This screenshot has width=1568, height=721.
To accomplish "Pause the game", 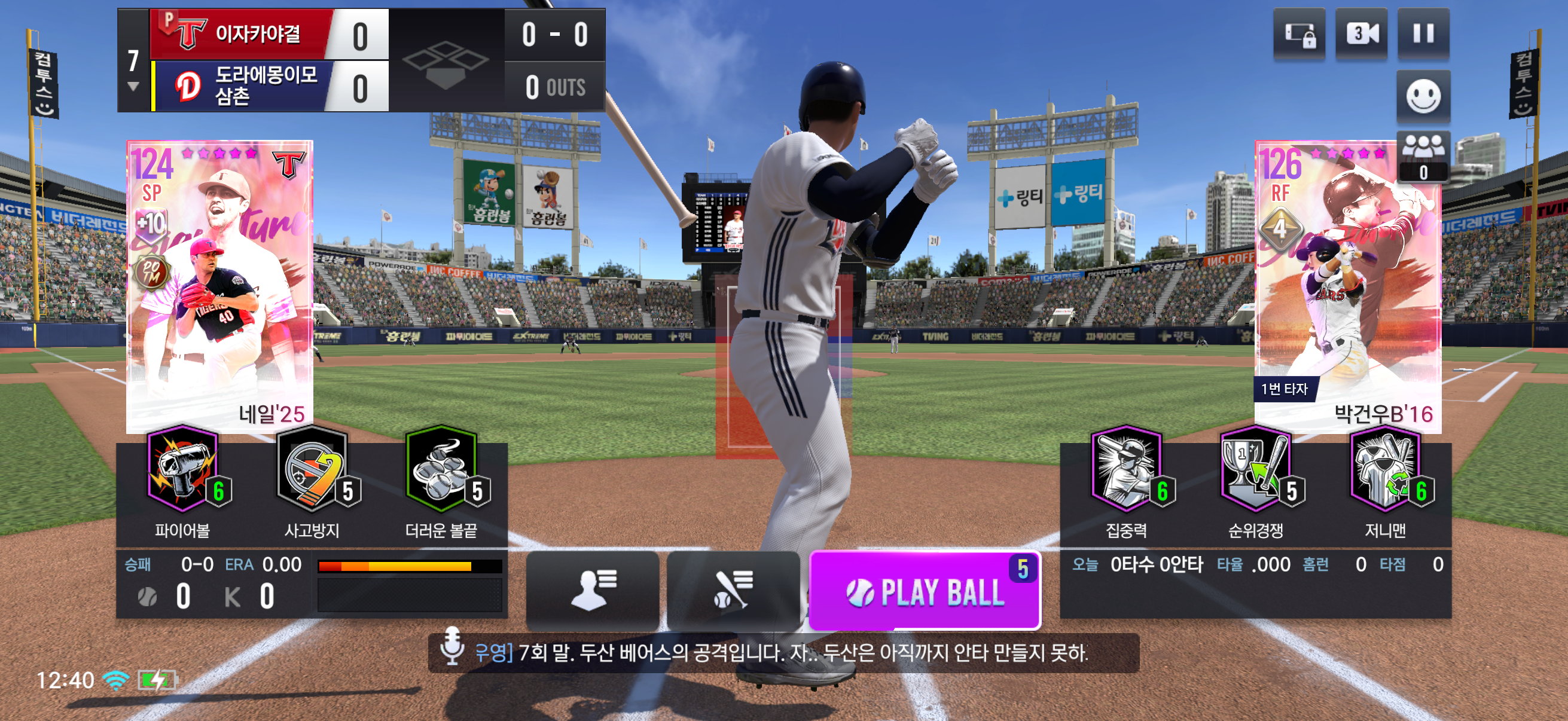I will point(1423,33).
